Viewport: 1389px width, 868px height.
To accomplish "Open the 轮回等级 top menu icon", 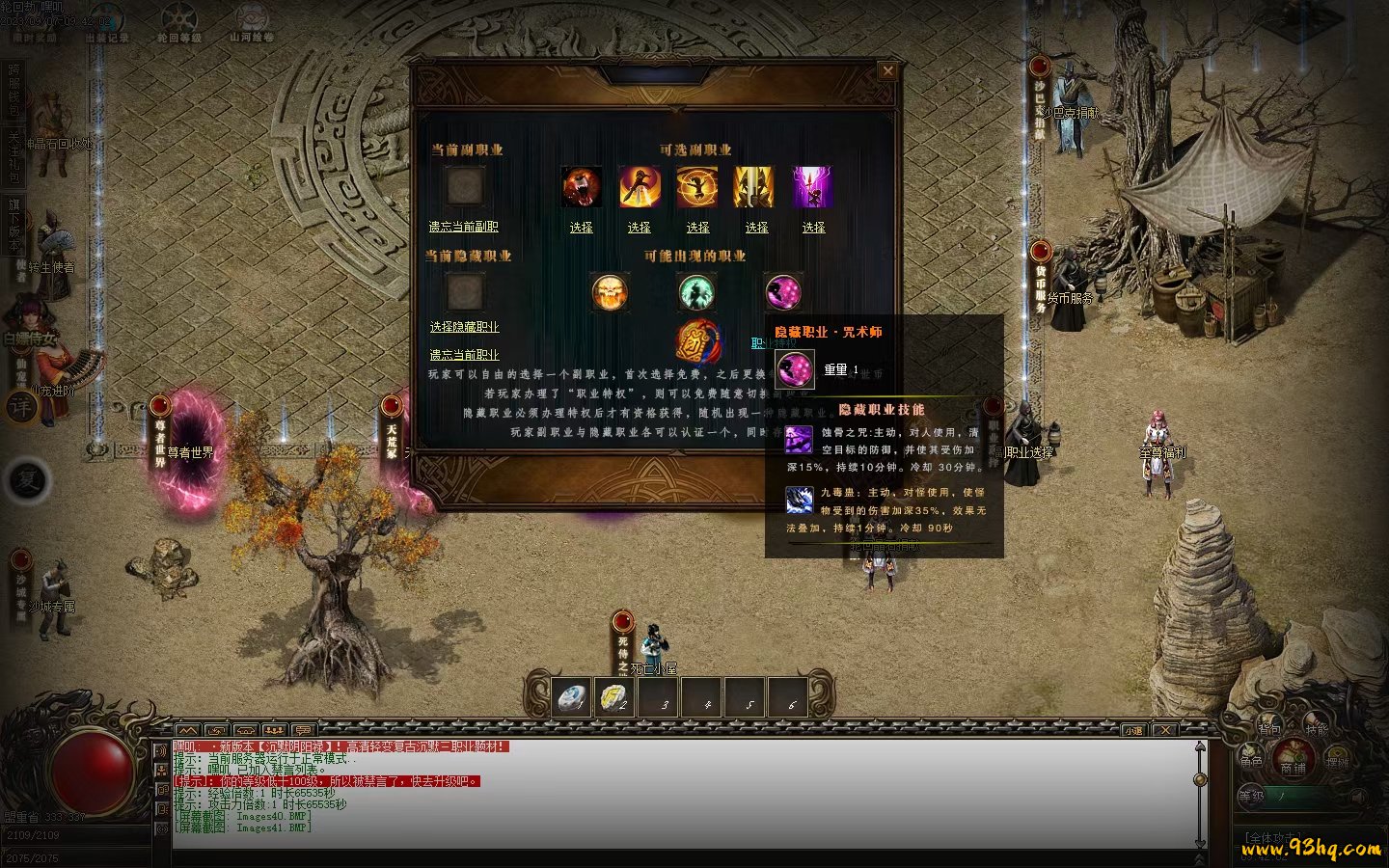I will (x=179, y=24).
